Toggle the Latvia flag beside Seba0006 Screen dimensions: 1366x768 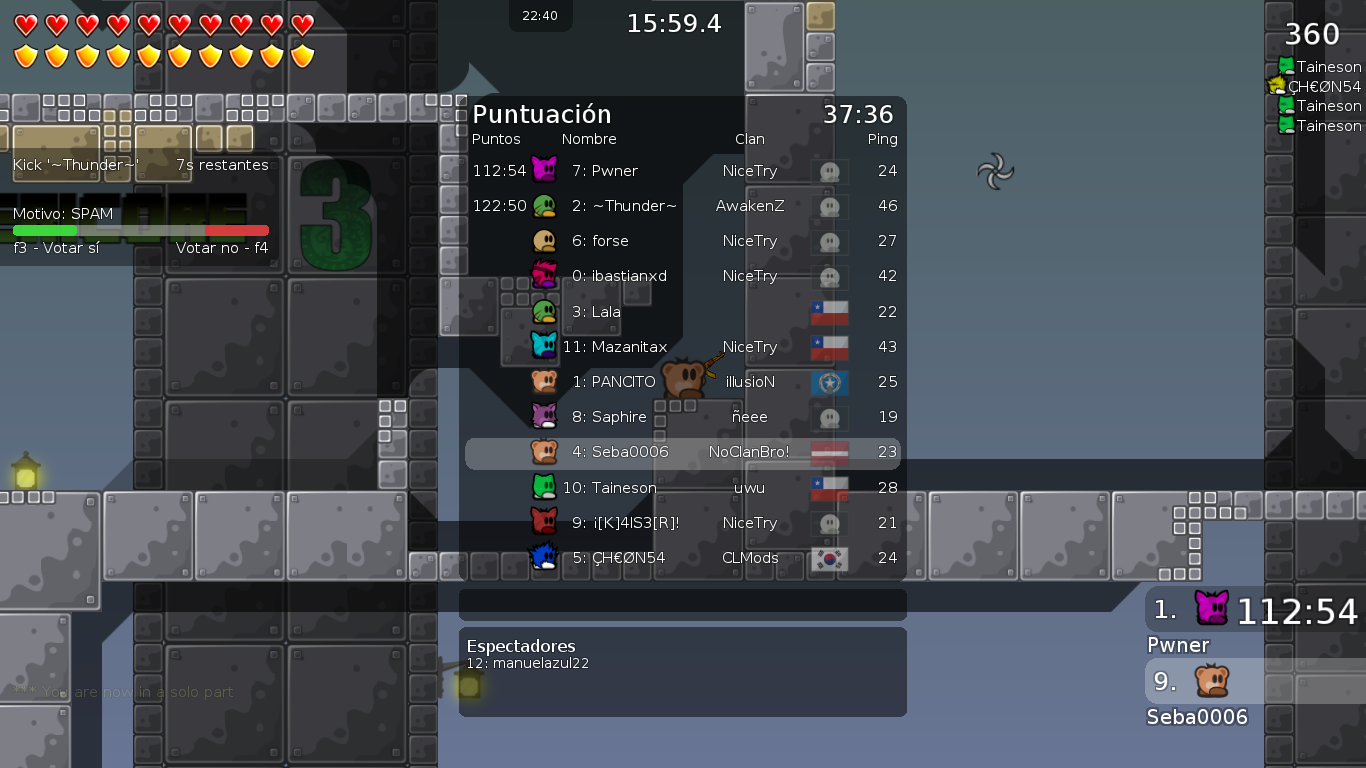point(829,452)
